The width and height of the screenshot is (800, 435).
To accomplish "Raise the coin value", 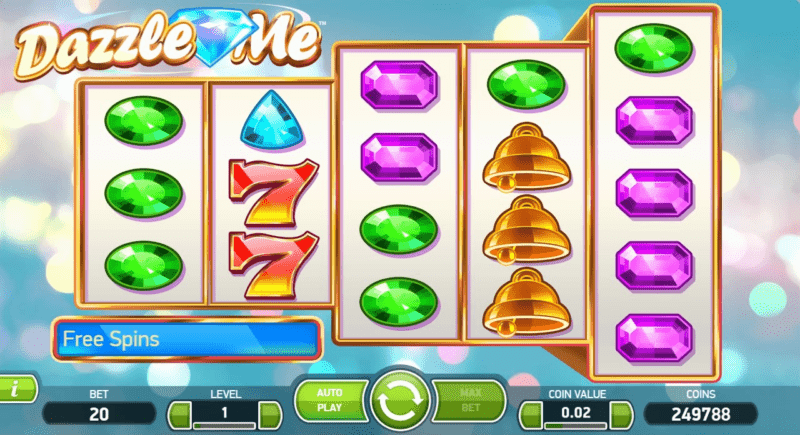I will point(619,412).
